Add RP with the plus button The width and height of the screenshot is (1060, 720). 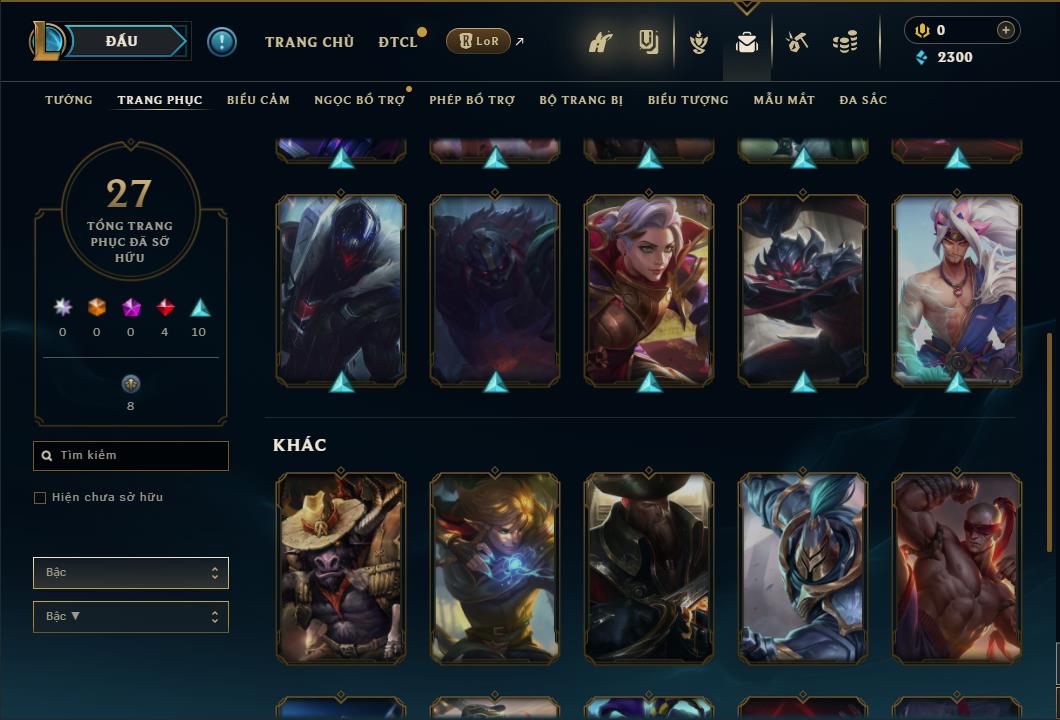1006,30
